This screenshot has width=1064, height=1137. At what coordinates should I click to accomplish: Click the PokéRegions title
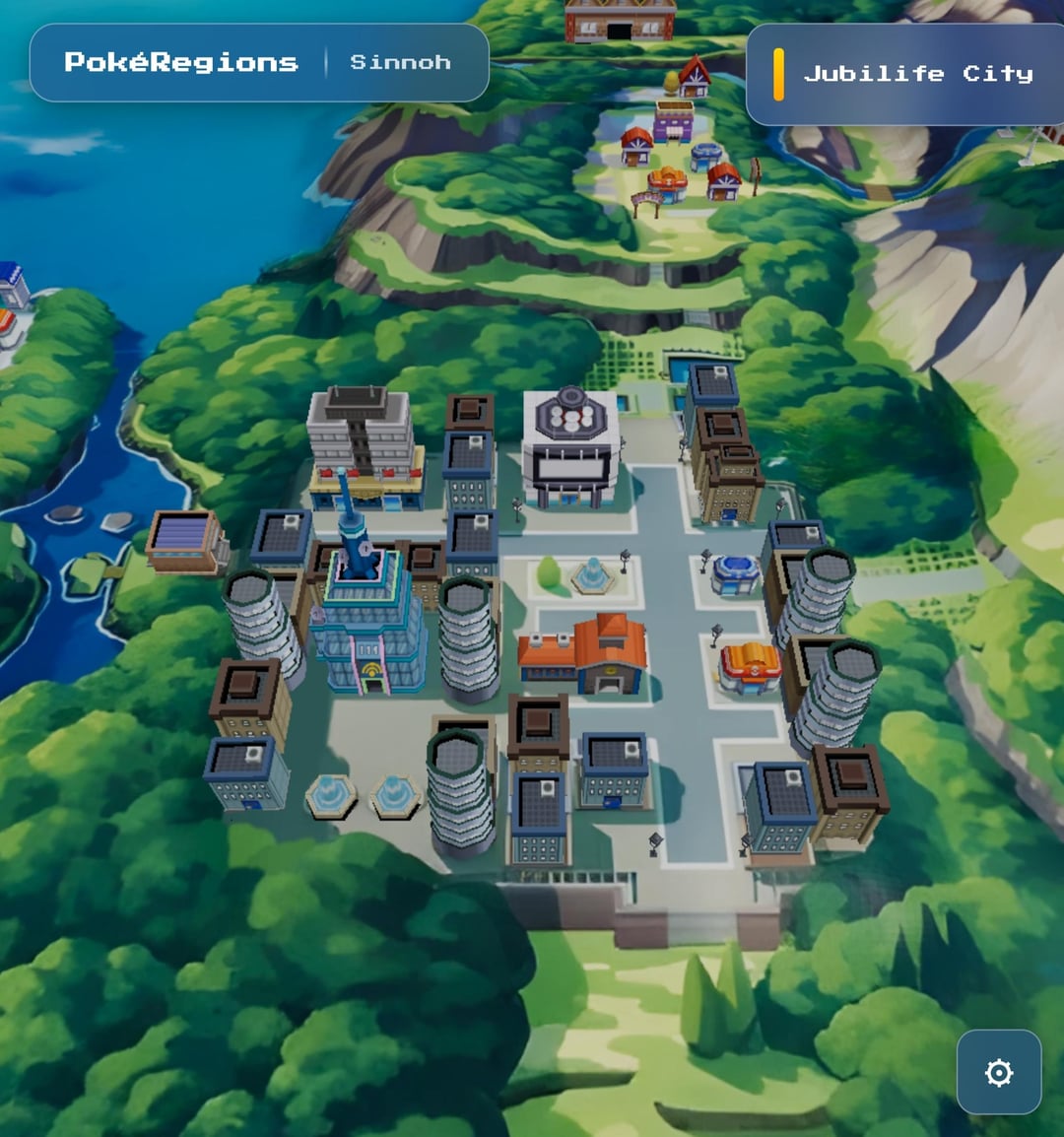click(181, 62)
